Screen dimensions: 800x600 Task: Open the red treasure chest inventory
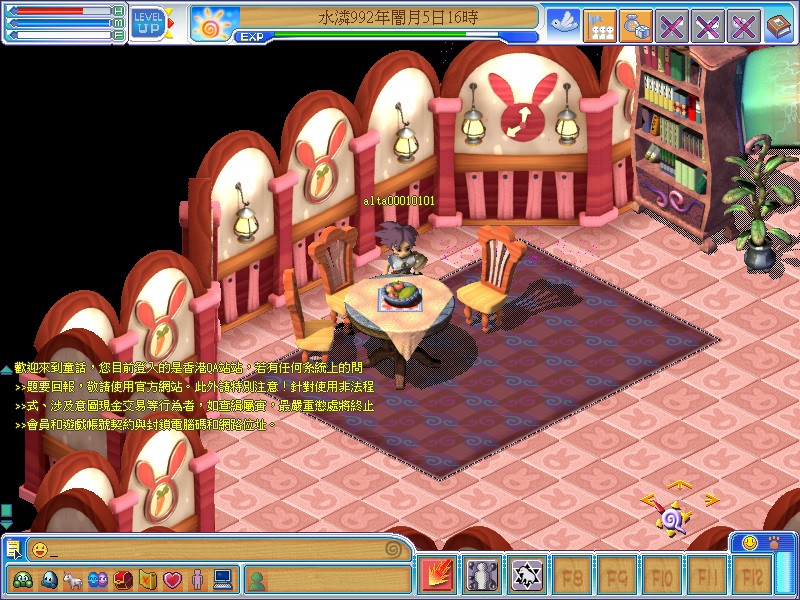click(x=123, y=579)
